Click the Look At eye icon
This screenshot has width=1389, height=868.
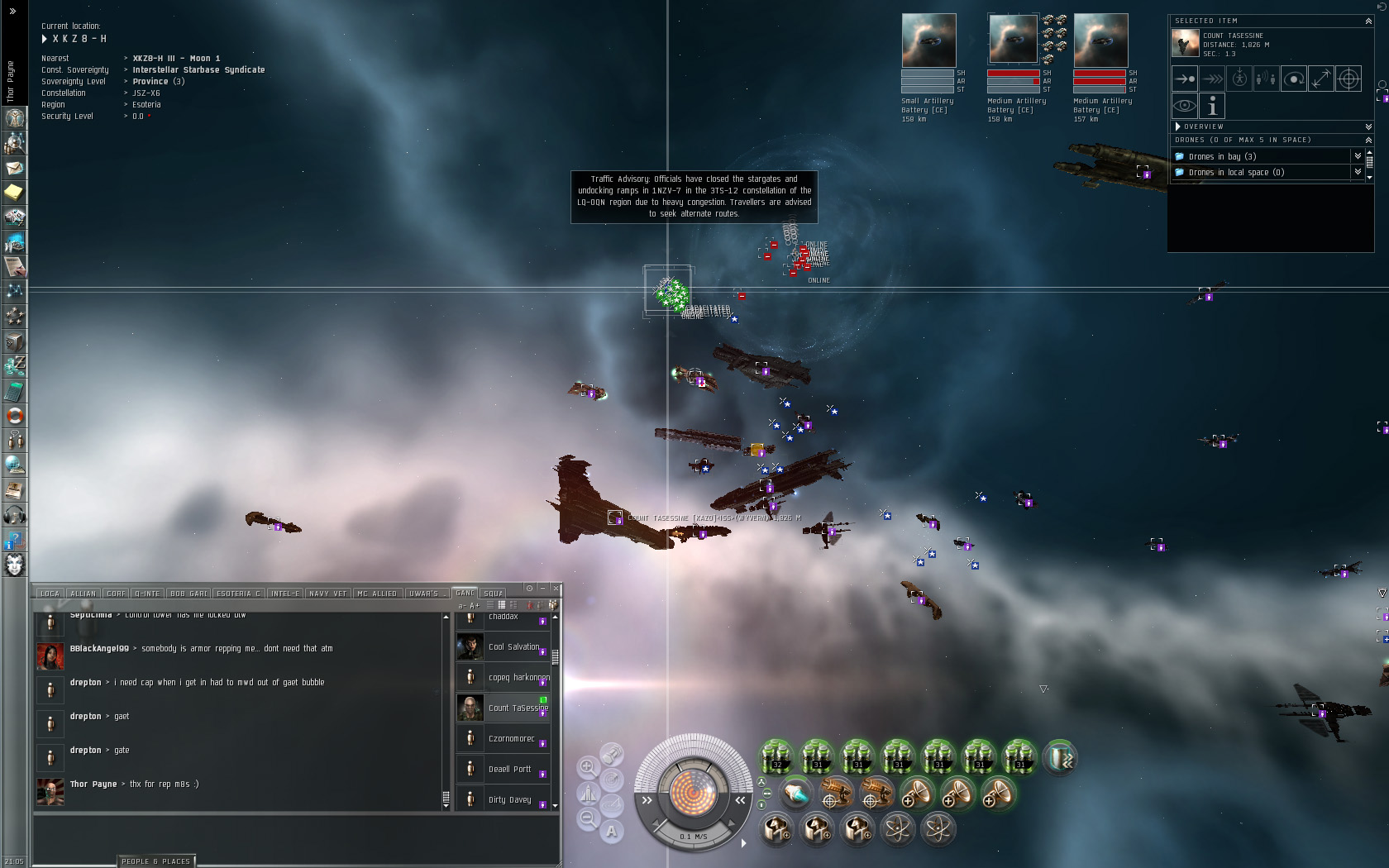tap(1185, 106)
